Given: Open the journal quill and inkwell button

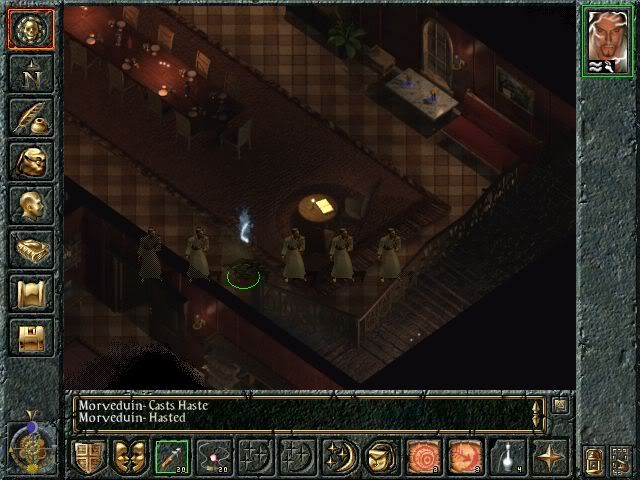Looking at the screenshot, I should [30, 118].
